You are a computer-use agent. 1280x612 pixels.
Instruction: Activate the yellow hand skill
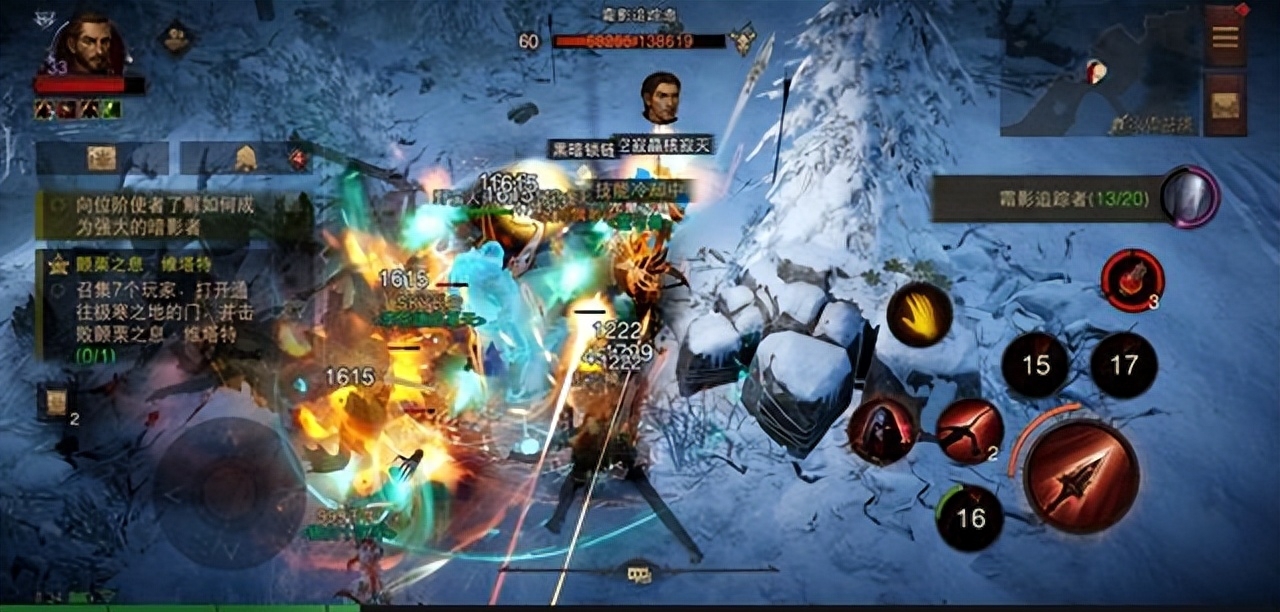(919, 314)
